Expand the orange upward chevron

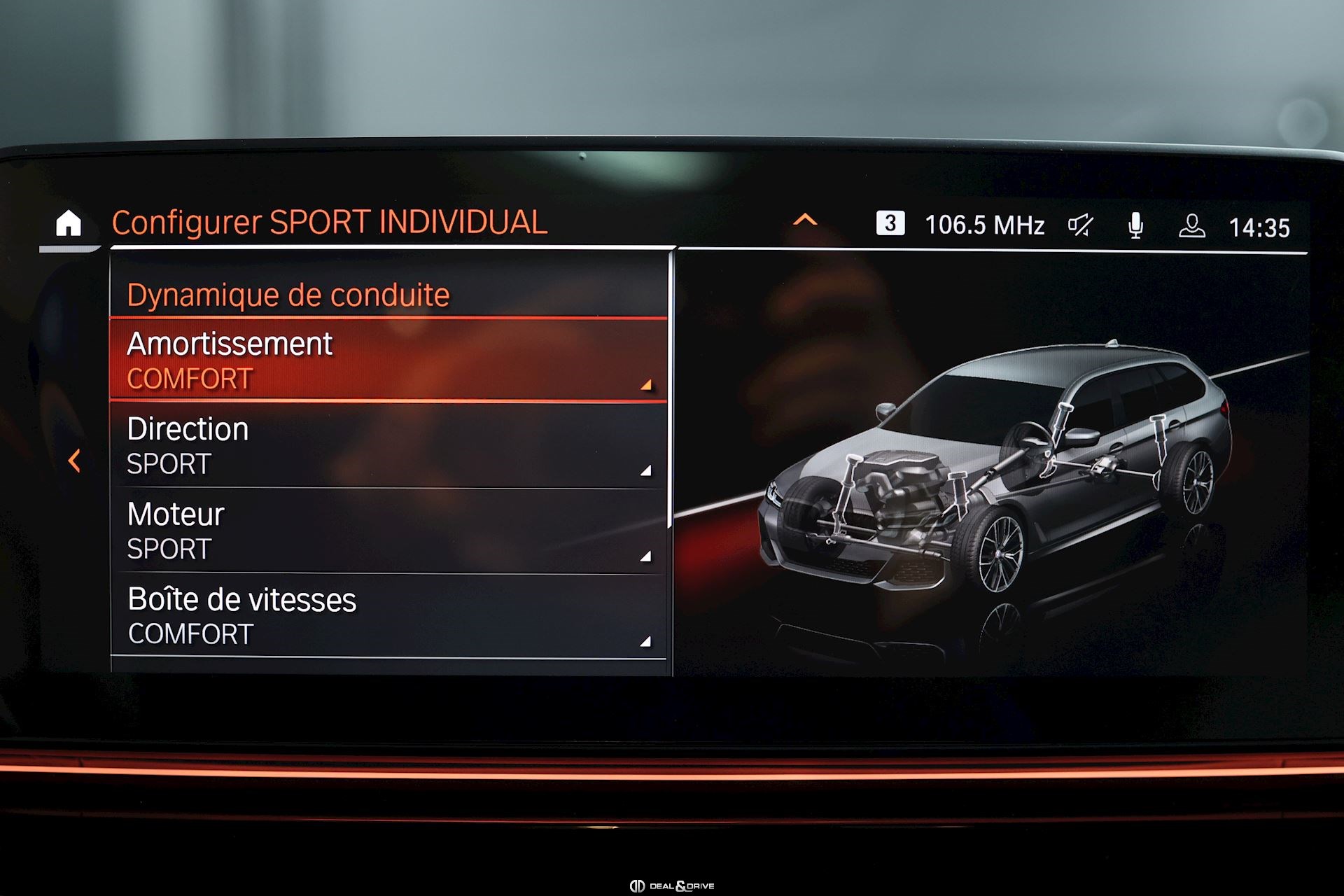click(805, 220)
